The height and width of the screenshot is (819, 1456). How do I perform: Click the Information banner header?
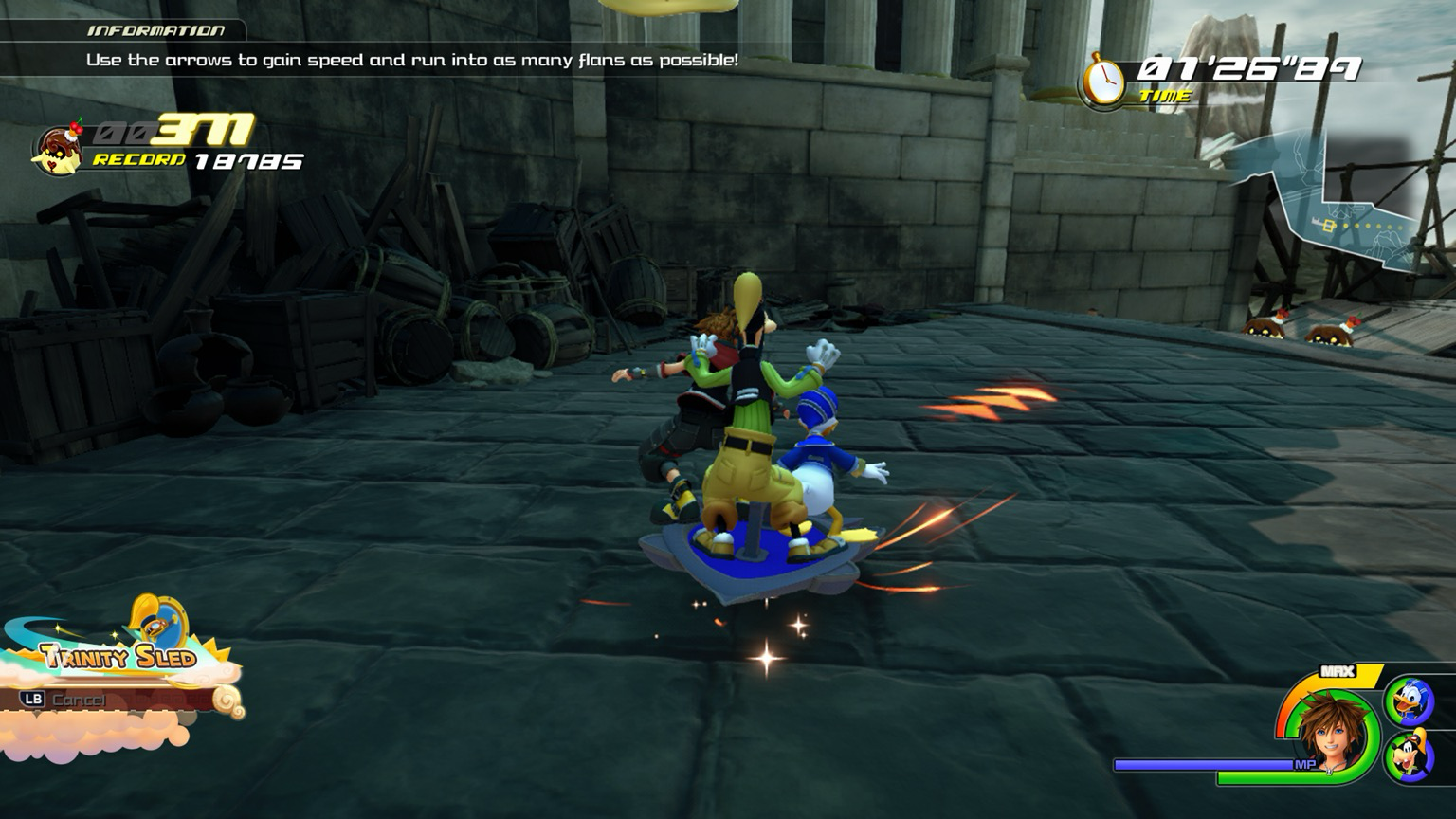point(156,30)
